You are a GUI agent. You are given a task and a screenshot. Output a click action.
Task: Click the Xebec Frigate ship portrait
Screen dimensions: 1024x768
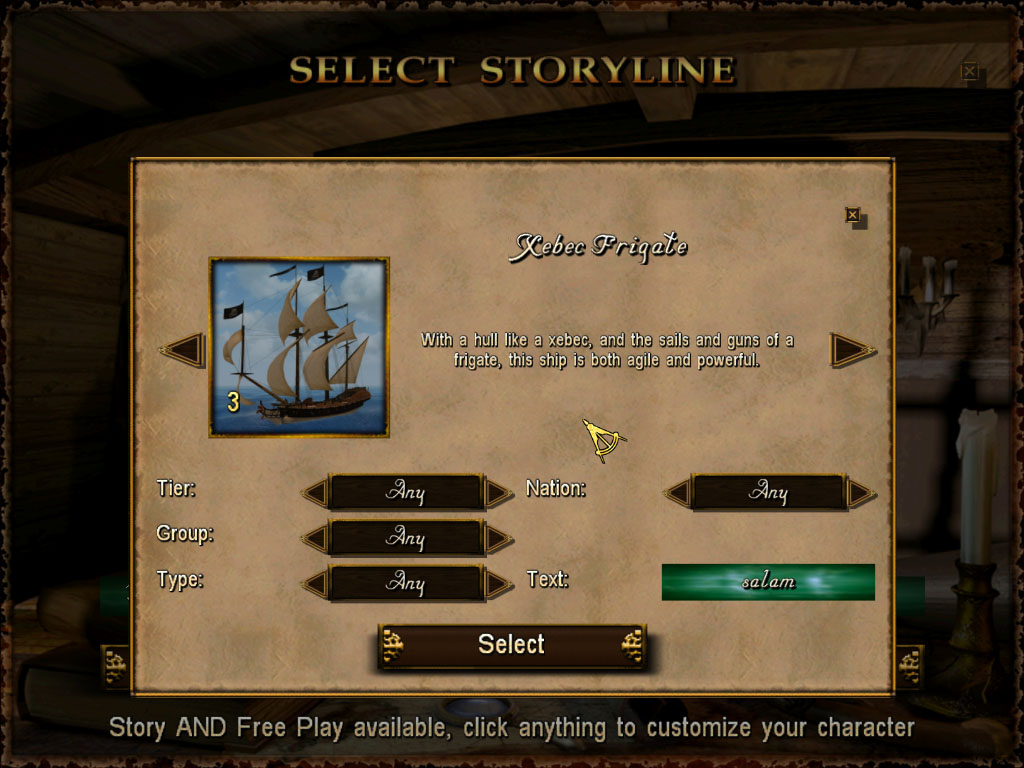pyautogui.click(x=298, y=347)
